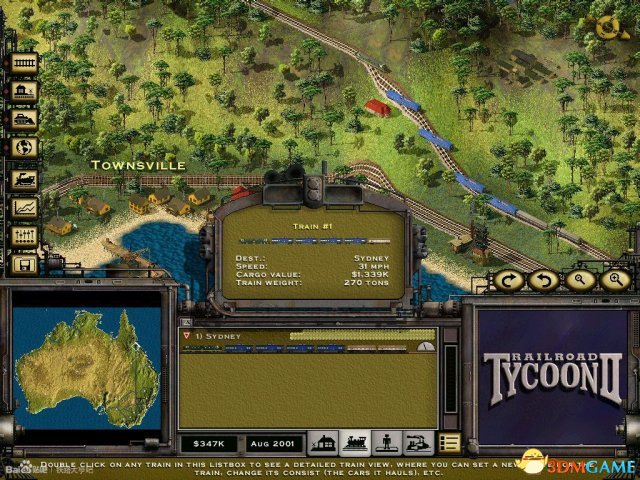Choose the build station tool
The height and width of the screenshot is (480, 640).
(x=23, y=90)
